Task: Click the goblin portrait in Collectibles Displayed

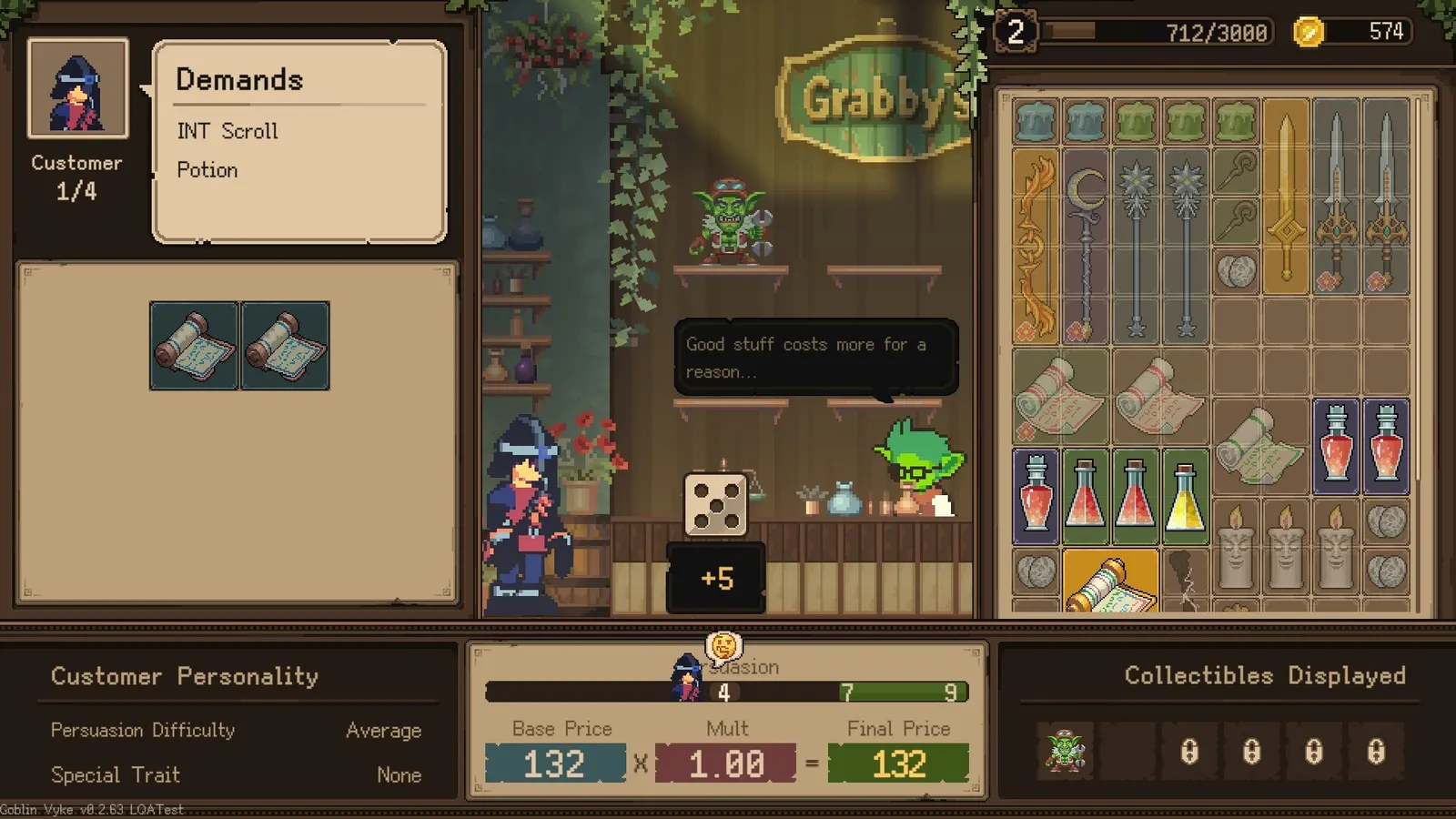Action: pyautogui.click(x=1065, y=751)
